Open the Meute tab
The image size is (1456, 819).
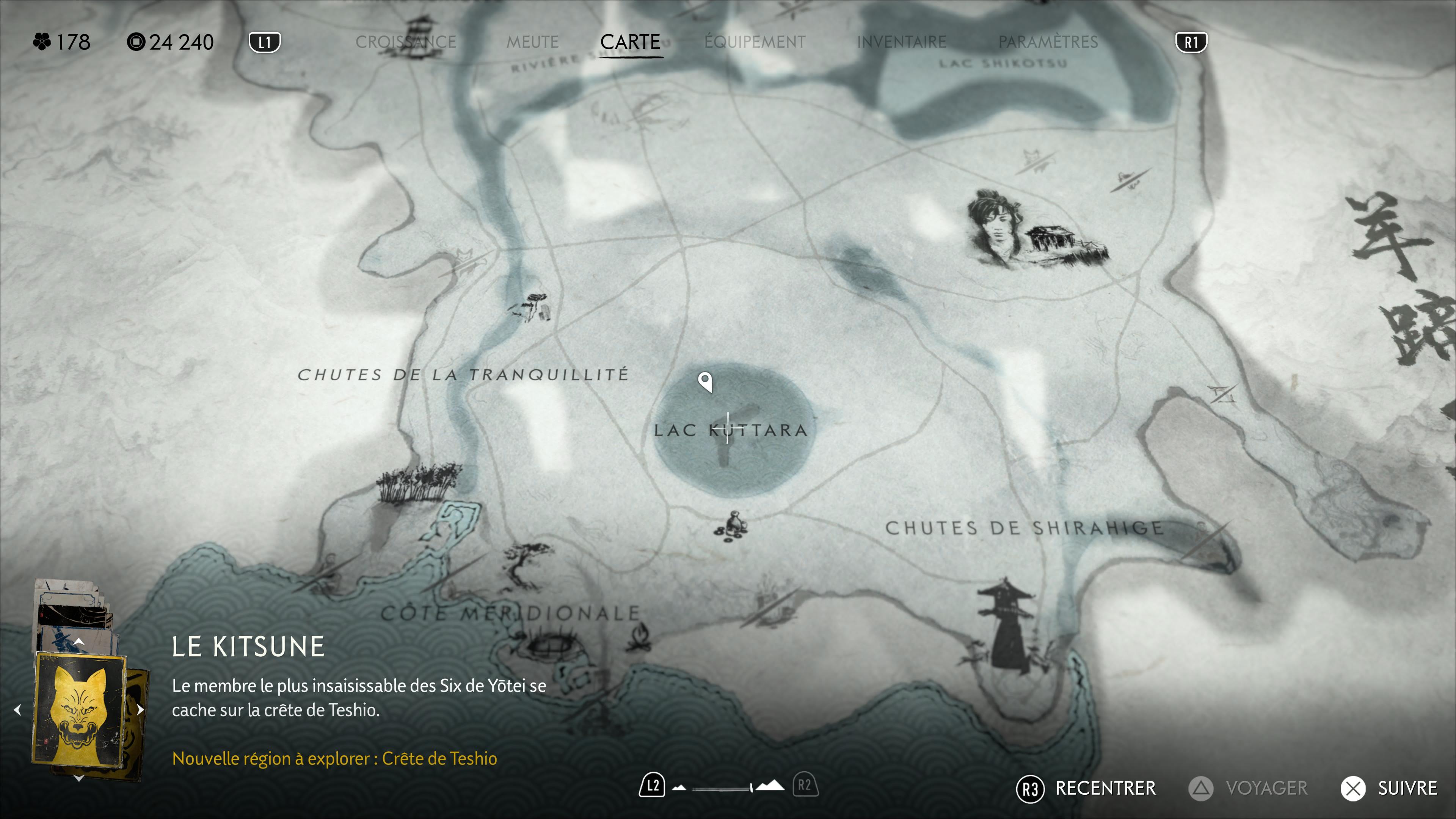point(532,42)
